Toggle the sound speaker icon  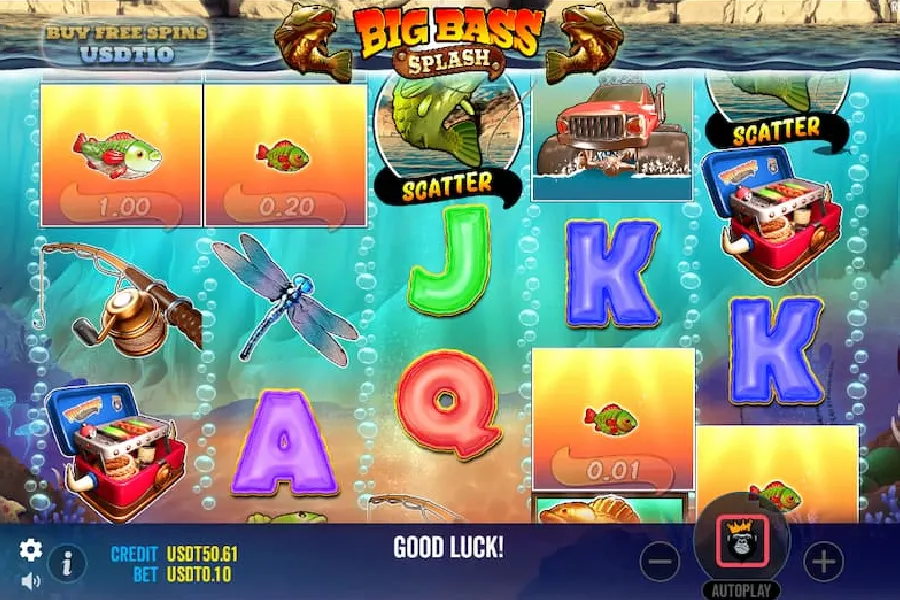[x=31, y=580]
